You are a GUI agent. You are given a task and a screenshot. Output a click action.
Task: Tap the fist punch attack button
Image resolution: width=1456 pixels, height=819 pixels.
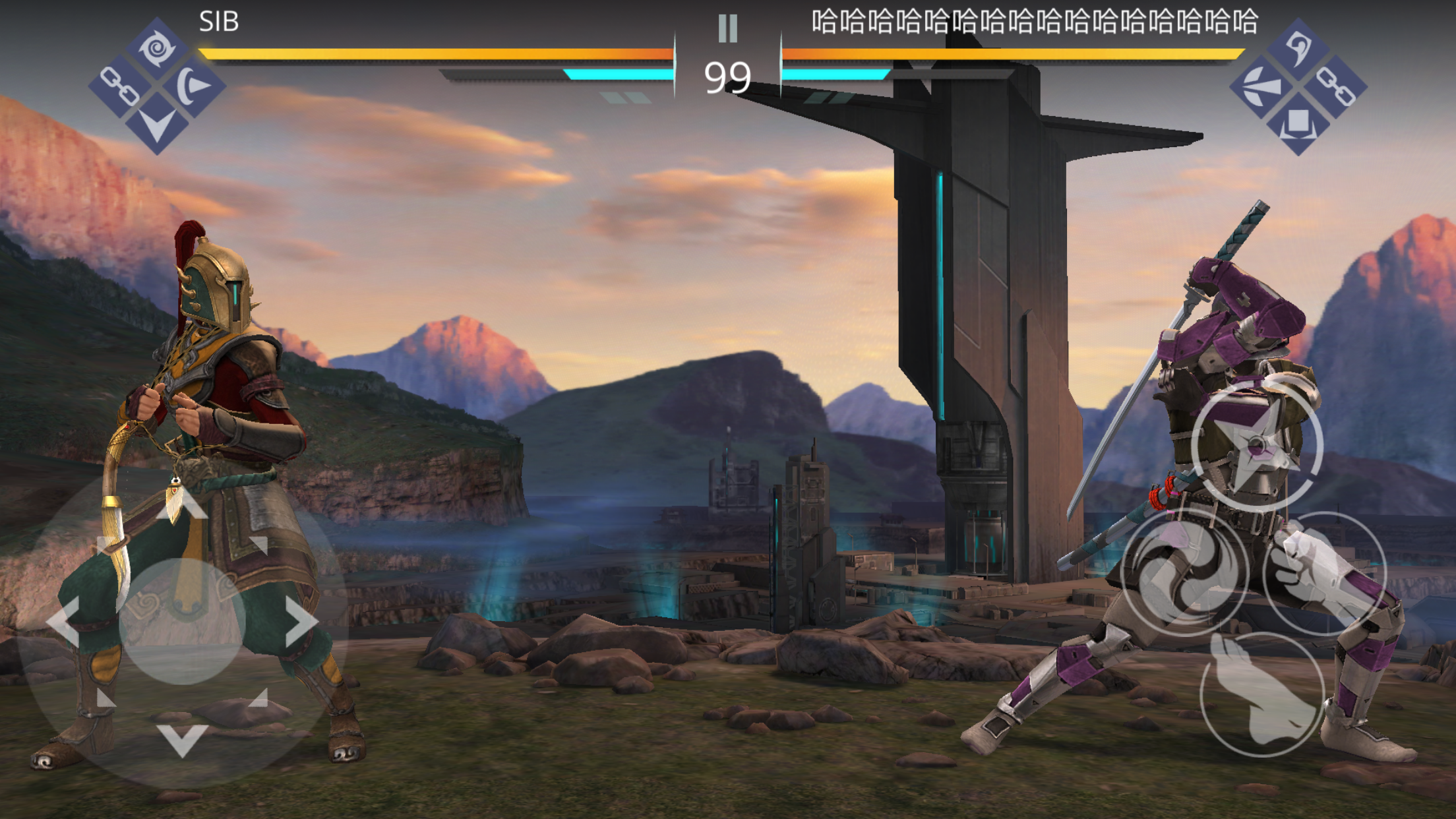tap(1324, 572)
